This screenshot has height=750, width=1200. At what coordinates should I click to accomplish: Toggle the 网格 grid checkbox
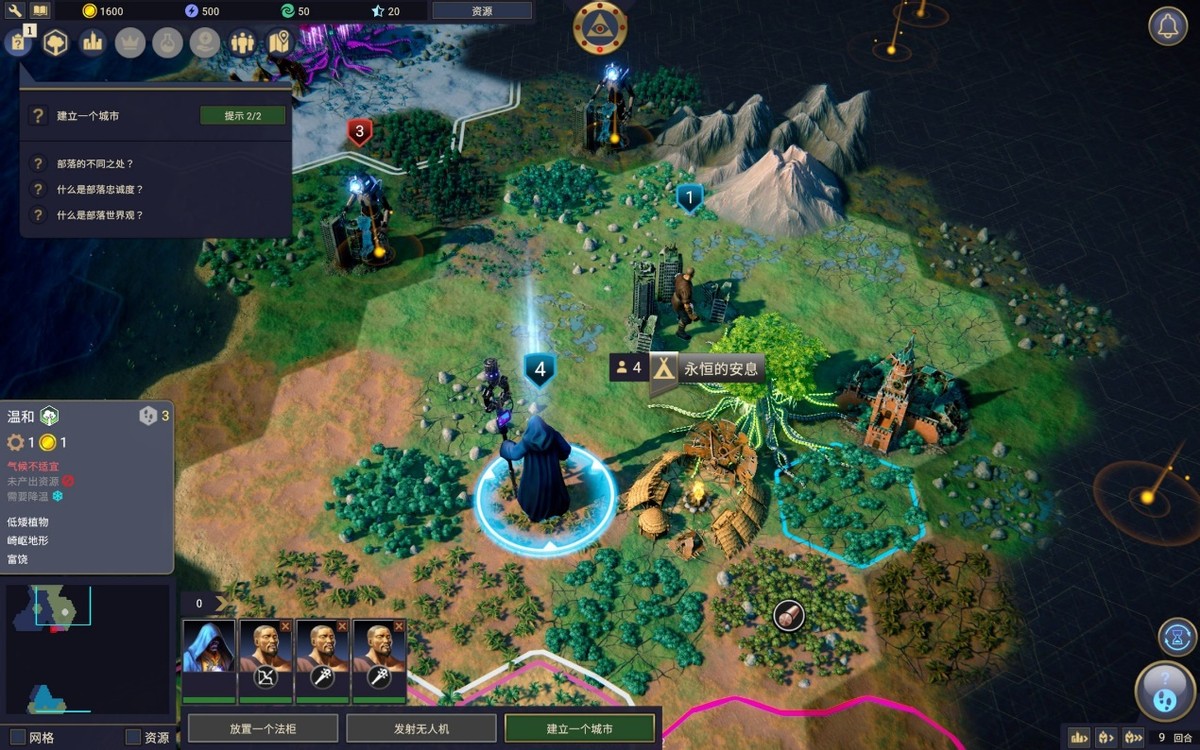[18, 737]
